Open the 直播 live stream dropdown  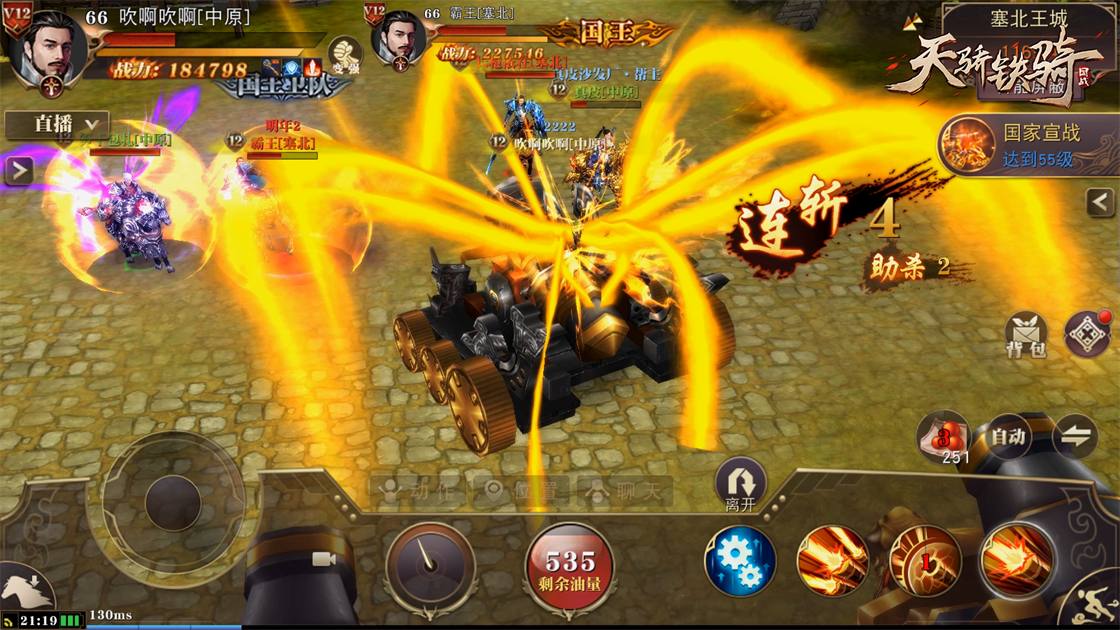click(x=56, y=124)
